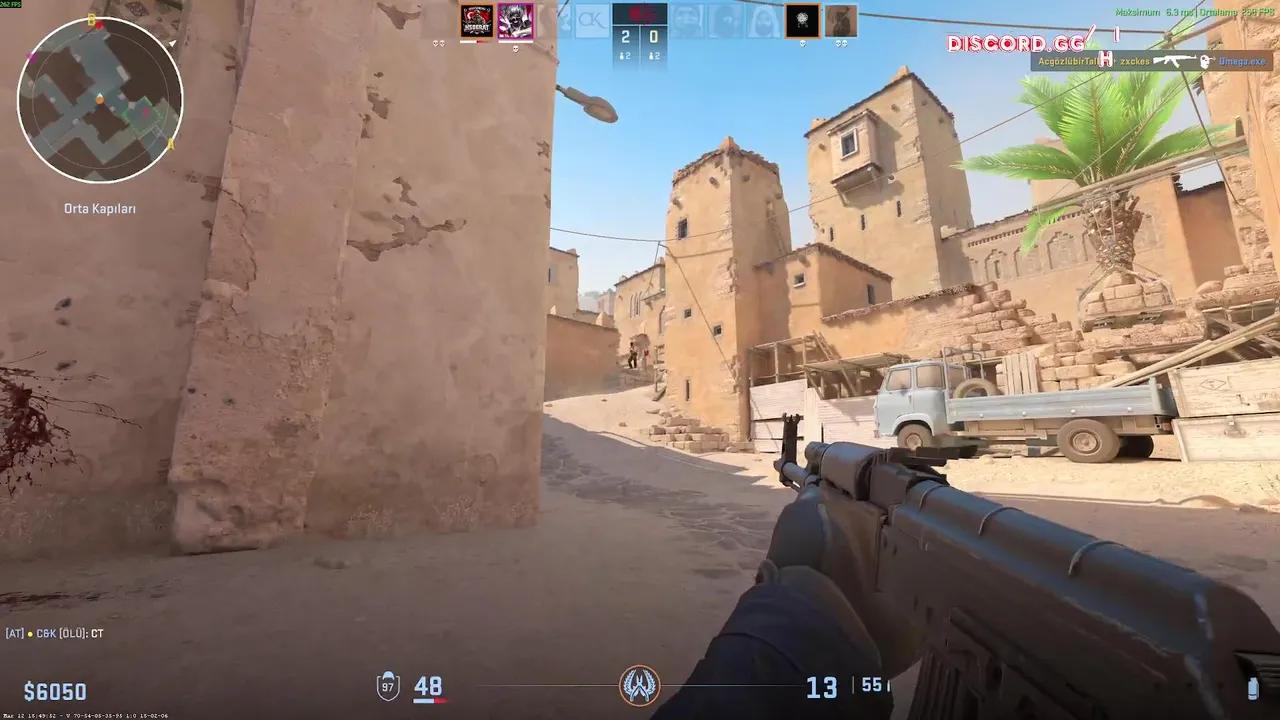Click the bombsite A marker on the minimap
Screen dimensions: 1280x720
pos(170,144)
